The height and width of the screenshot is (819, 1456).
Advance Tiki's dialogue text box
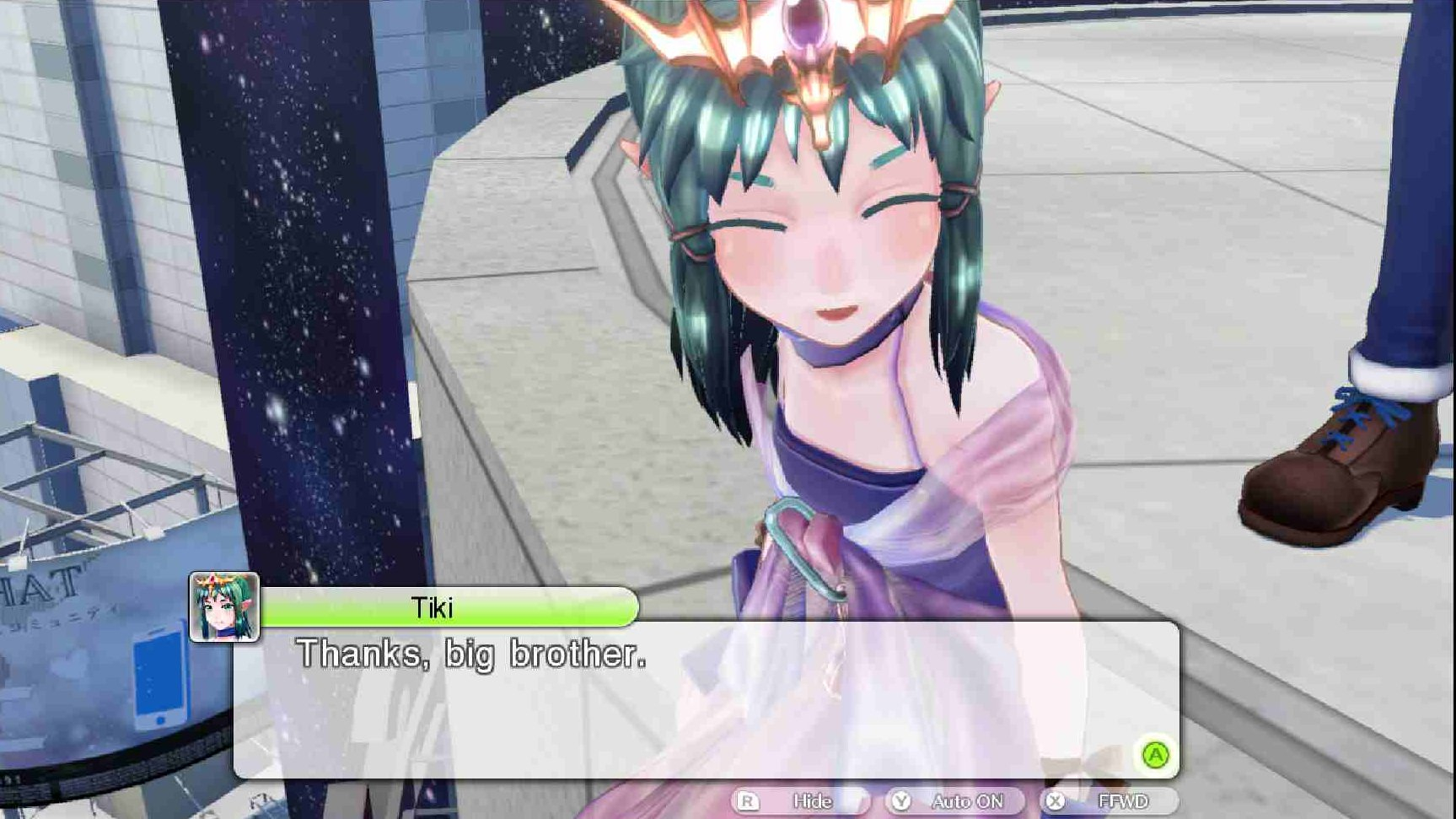point(1155,754)
